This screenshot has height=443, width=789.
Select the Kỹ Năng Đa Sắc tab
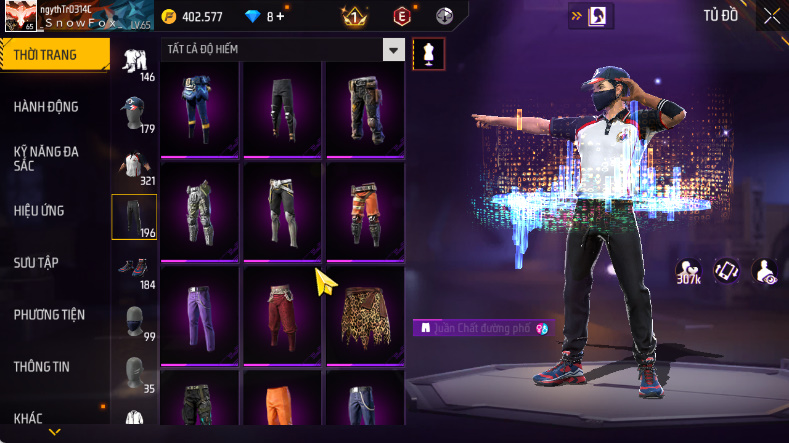pyautogui.click(x=46, y=158)
